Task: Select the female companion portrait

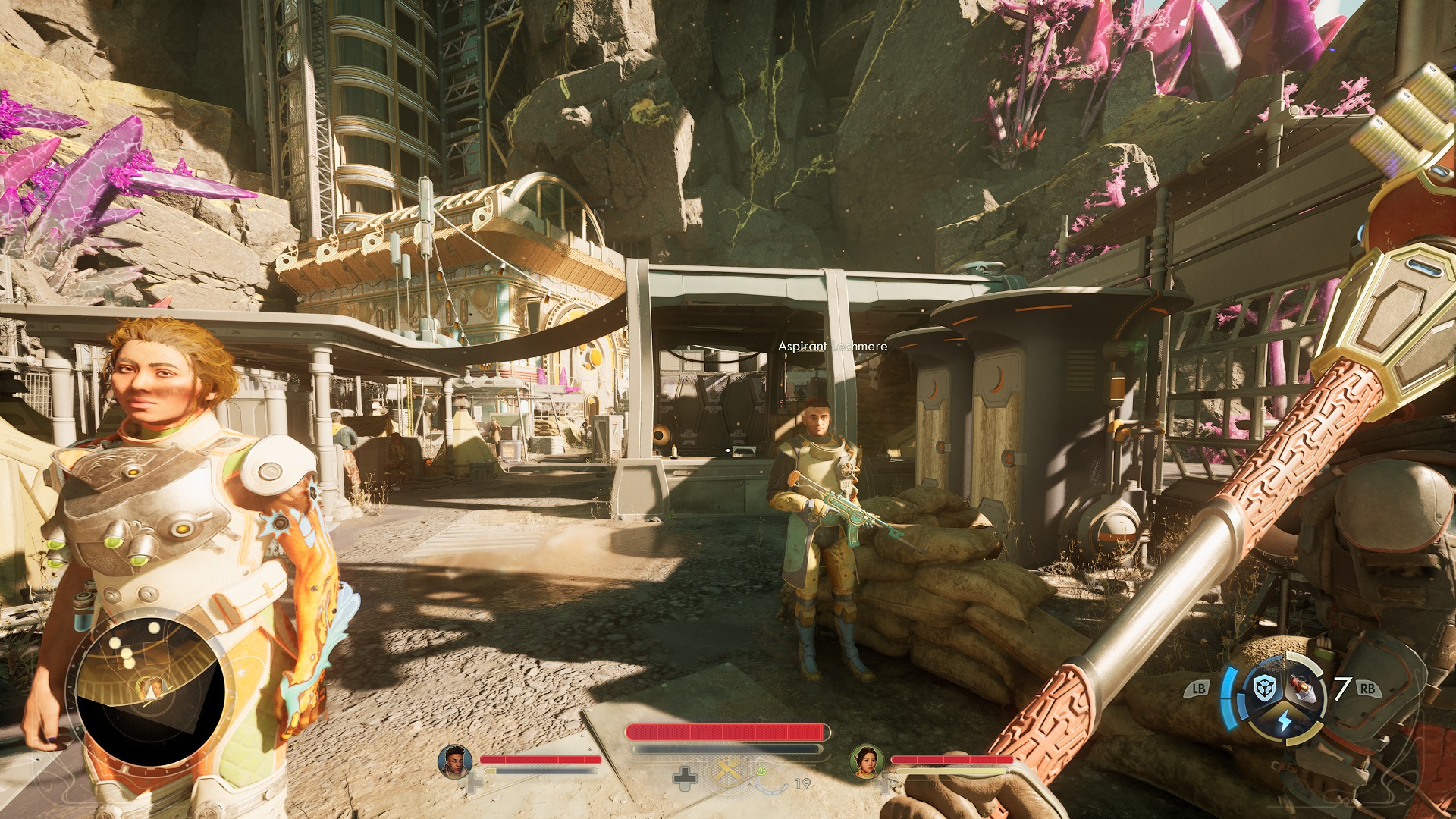Action: (x=865, y=761)
